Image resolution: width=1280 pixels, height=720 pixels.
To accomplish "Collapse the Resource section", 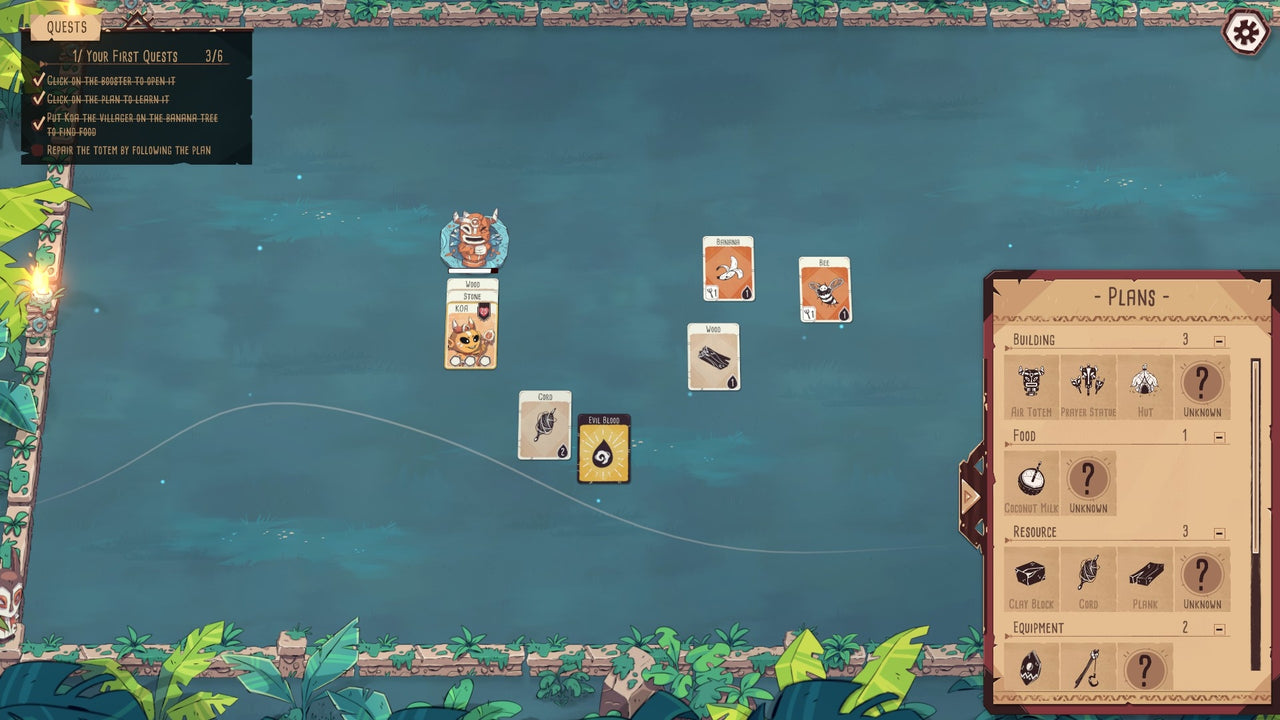I will point(1217,531).
